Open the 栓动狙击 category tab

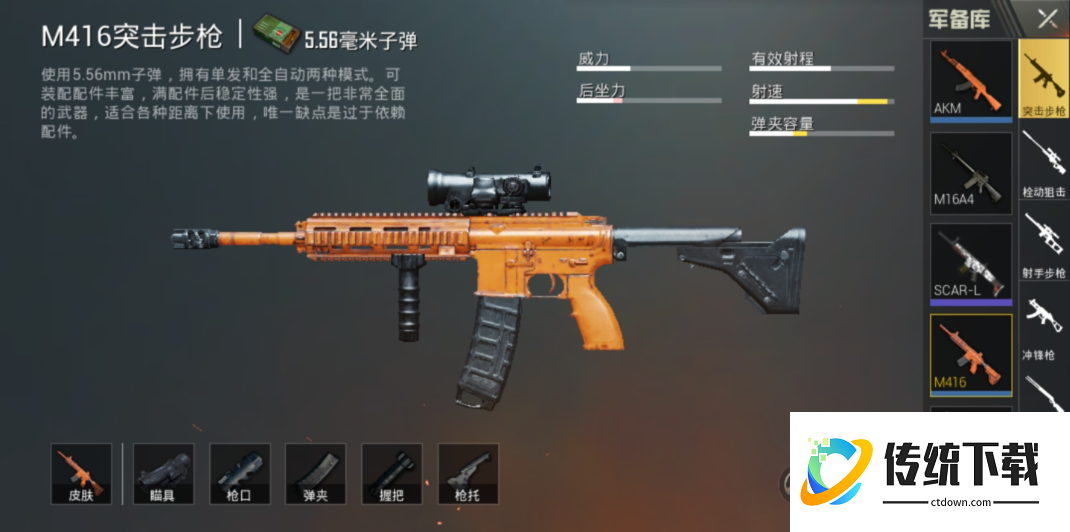[x=1044, y=163]
